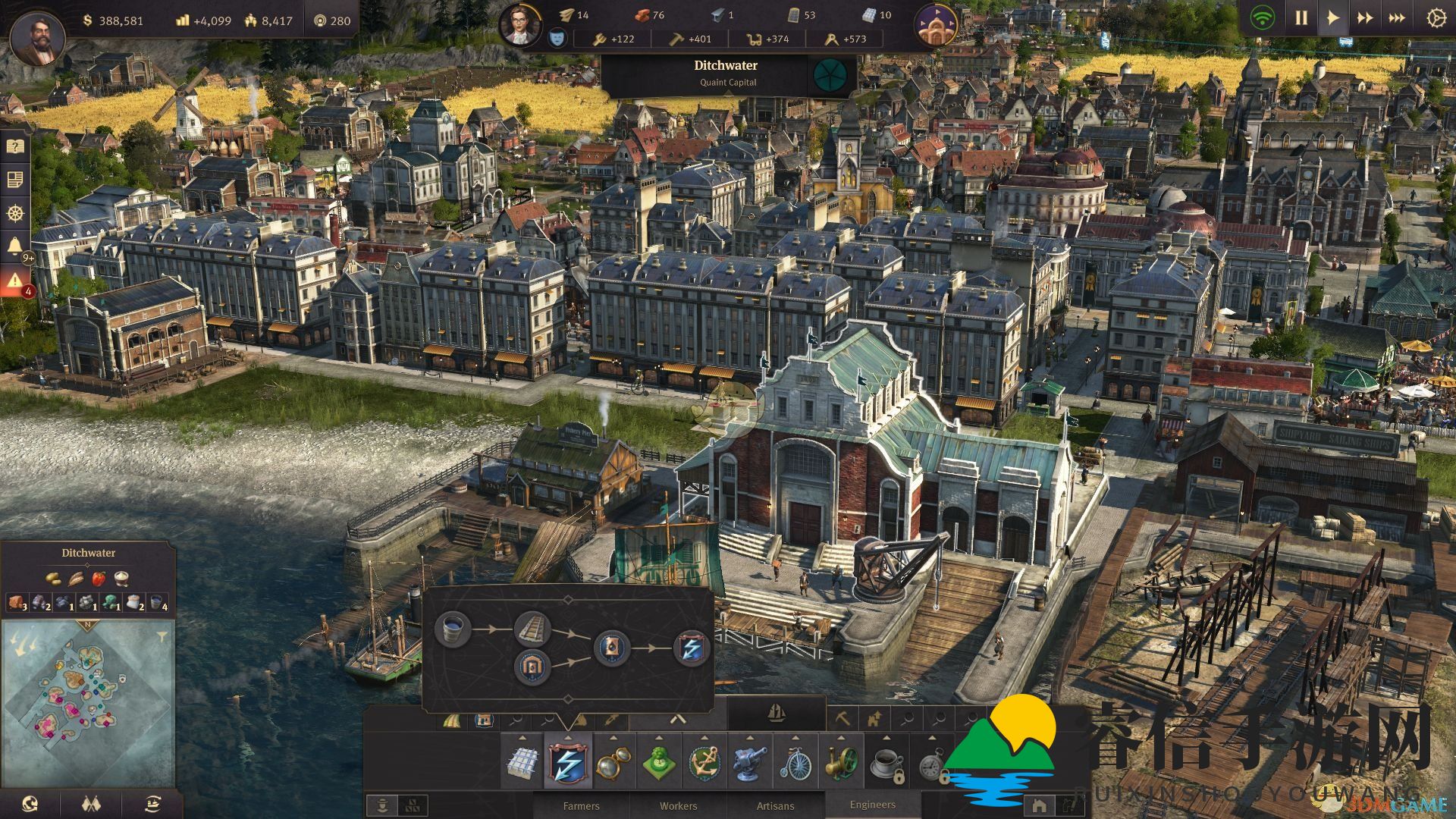1456x819 pixels.
Task: Open the player profile portrait
Action: click(x=37, y=38)
